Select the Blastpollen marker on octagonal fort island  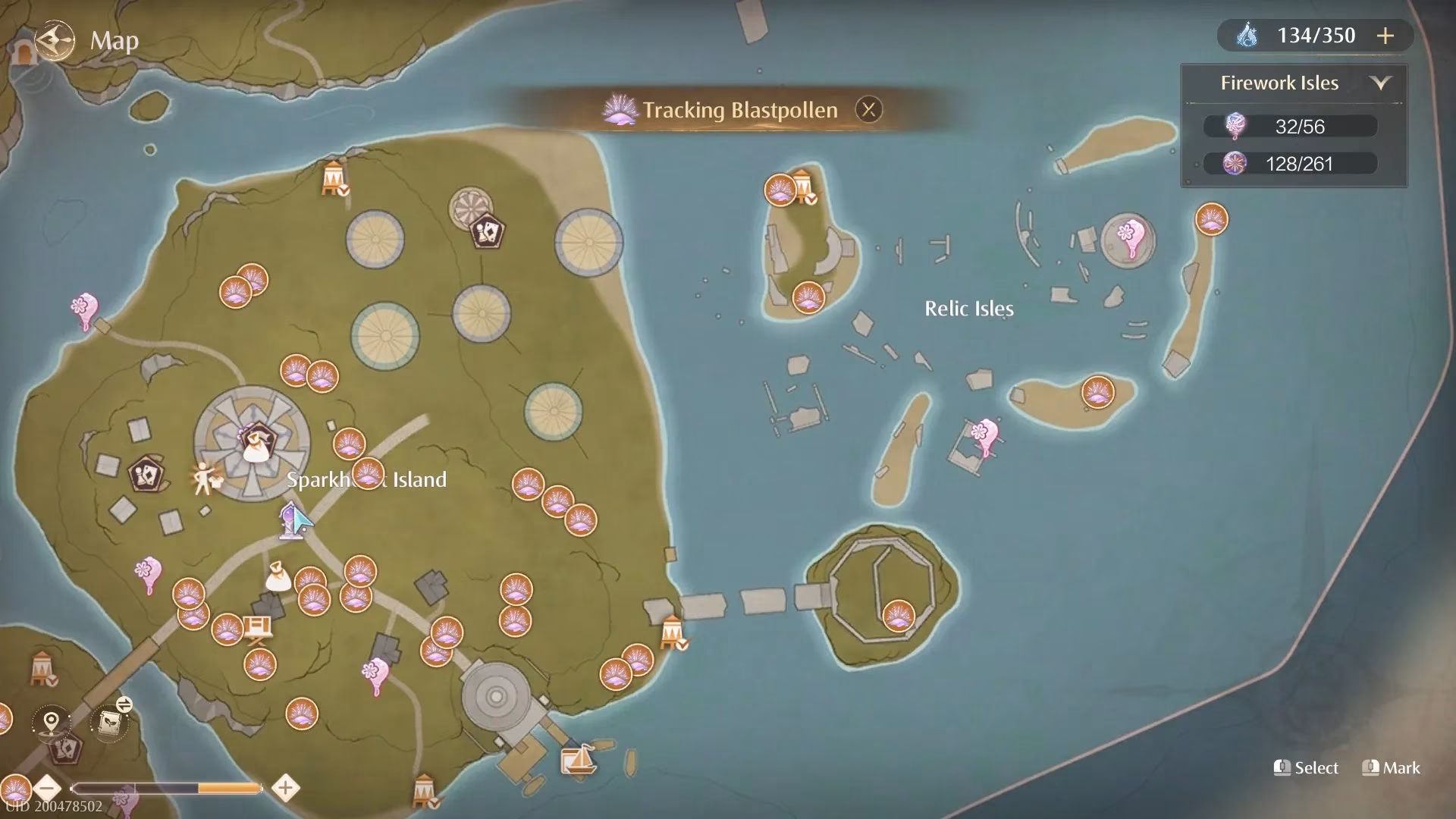(x=898, y=615)
